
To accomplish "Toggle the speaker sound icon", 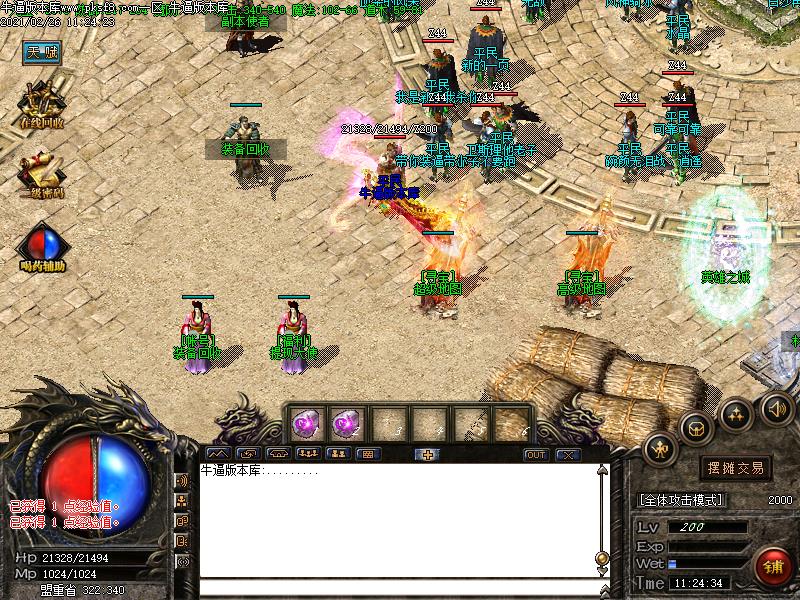I will [776, 407].
